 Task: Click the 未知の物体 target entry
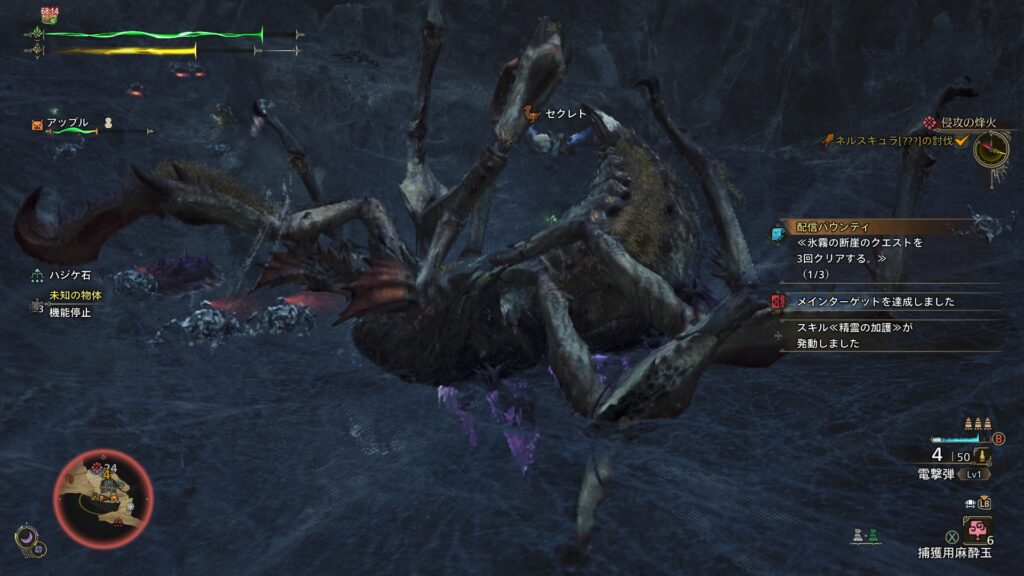coord(75,296)
